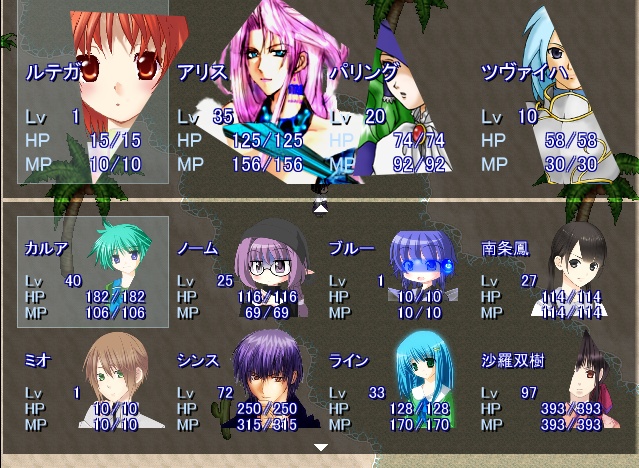Viewport: 639px width, 468px height.
Task: Select ノーム with the glasses
Action: tap(245, 272)
